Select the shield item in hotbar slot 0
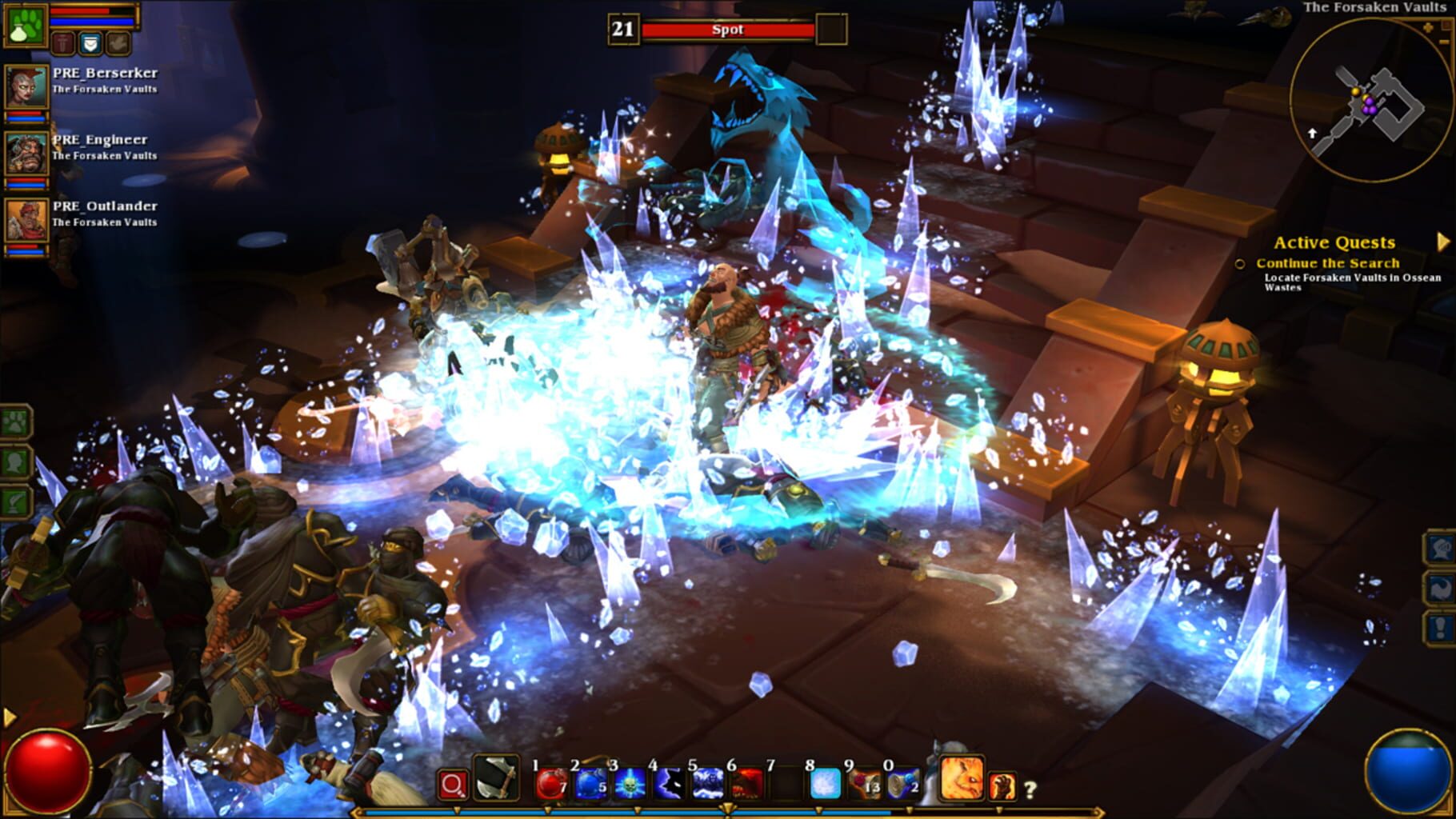This screenshot has width=1456, height=819. [901, 784]
